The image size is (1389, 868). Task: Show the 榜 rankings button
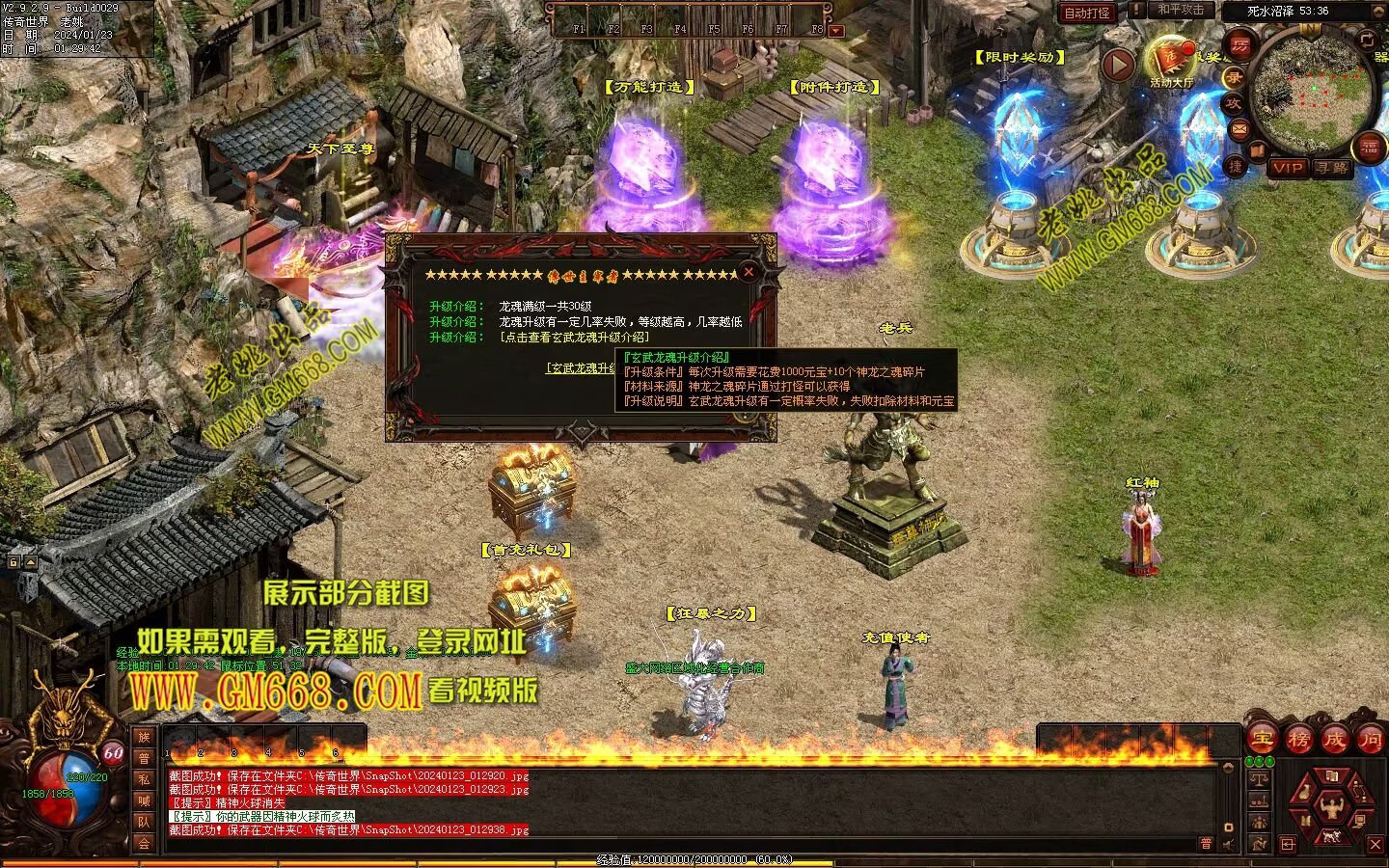1298,740
